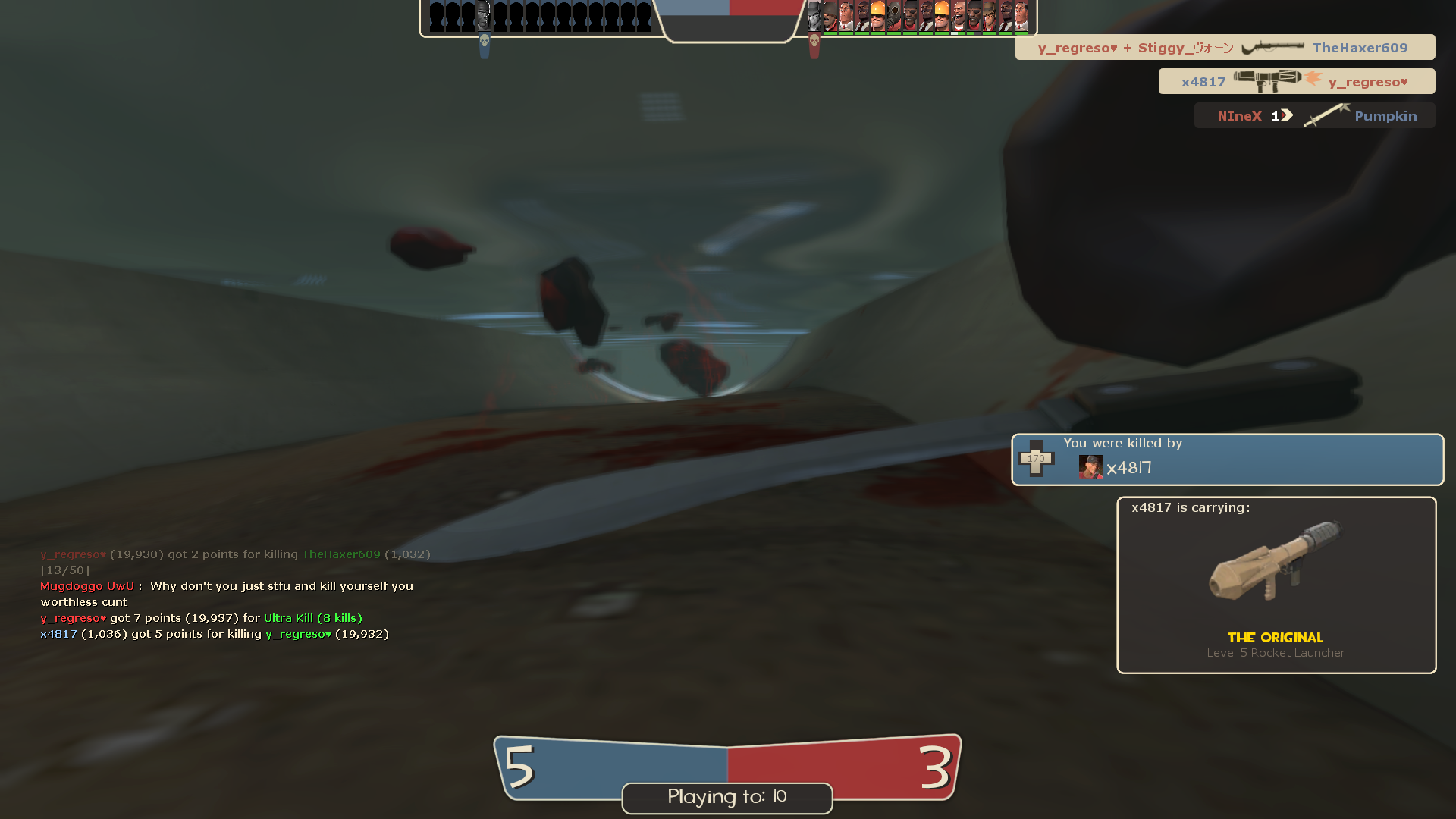Screen dimensions: 1456x819
Task: Click the TheHaxer609 kill feed entry
Action: tap(1225, 47)
